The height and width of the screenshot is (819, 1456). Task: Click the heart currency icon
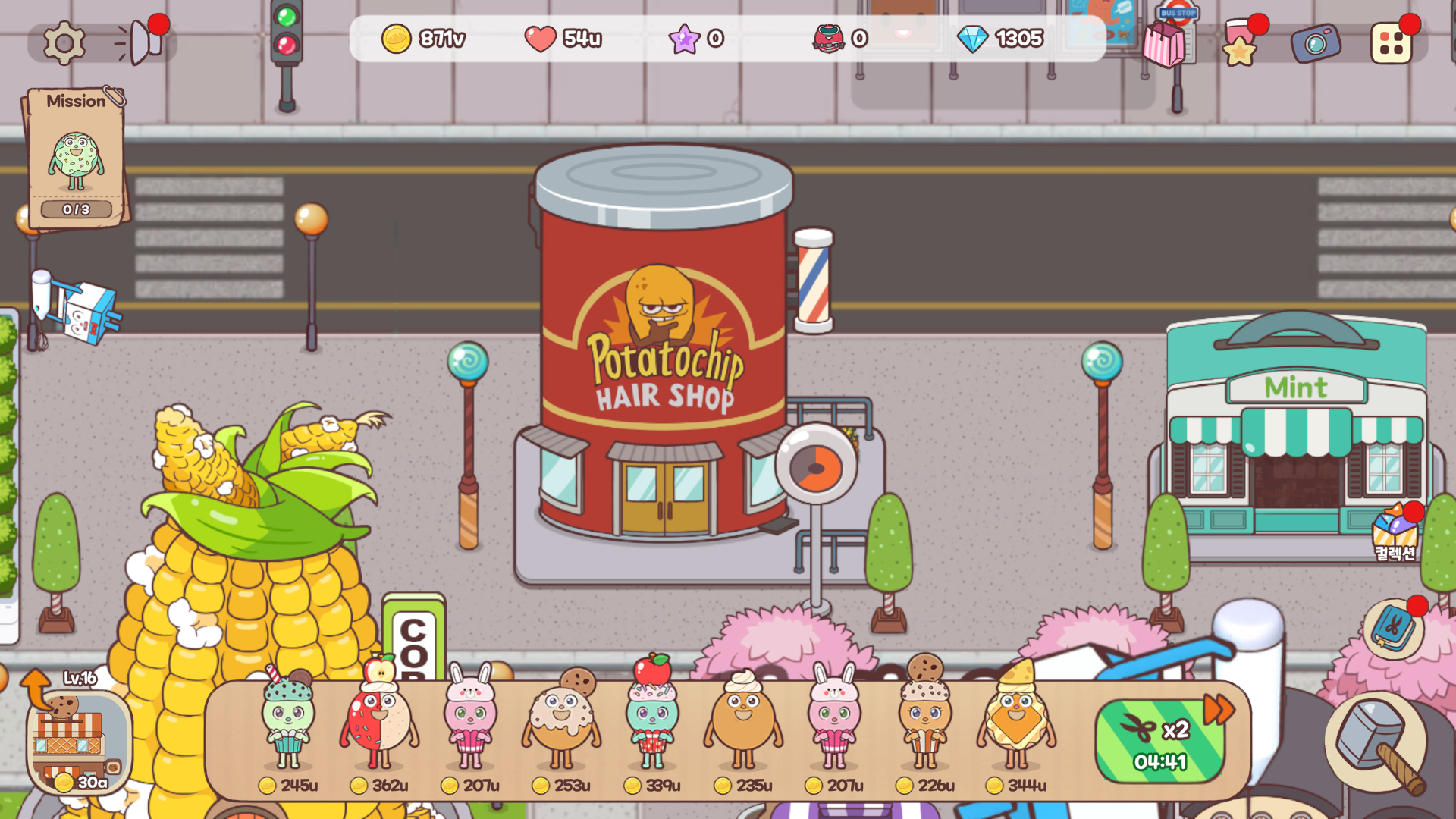(x=541, y=39)
